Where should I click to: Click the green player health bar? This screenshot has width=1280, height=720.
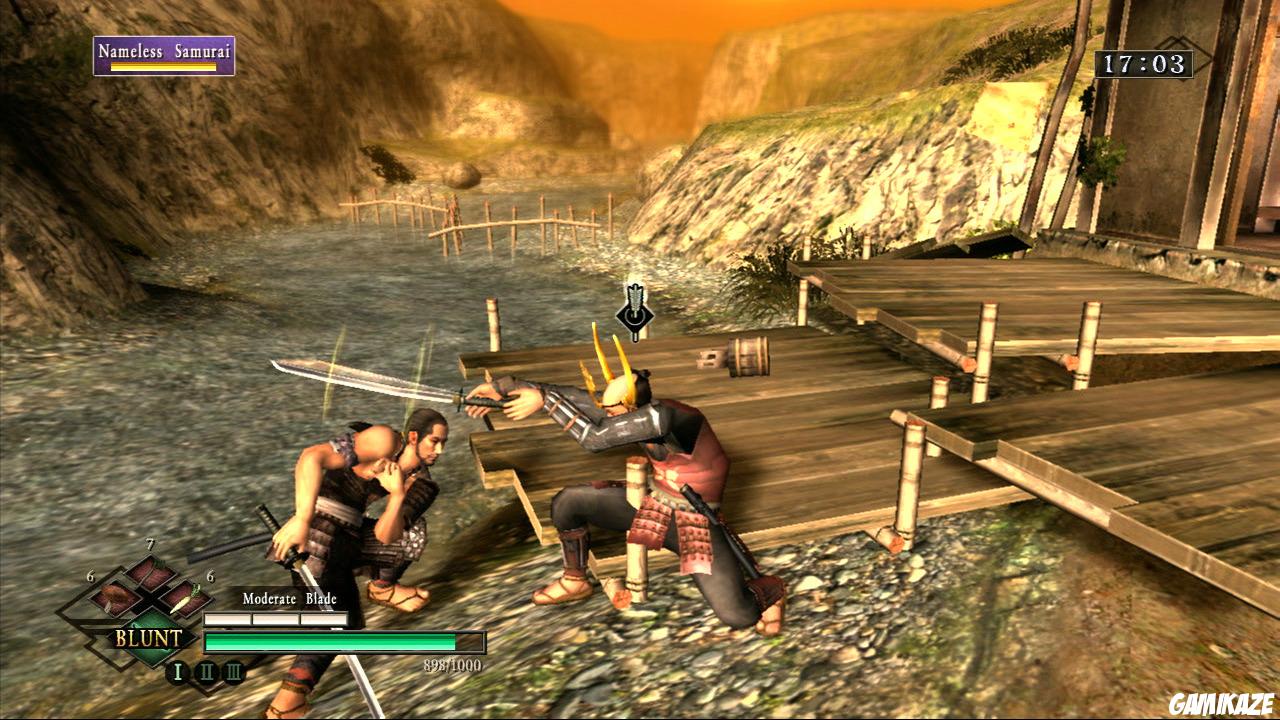point(330,640)
